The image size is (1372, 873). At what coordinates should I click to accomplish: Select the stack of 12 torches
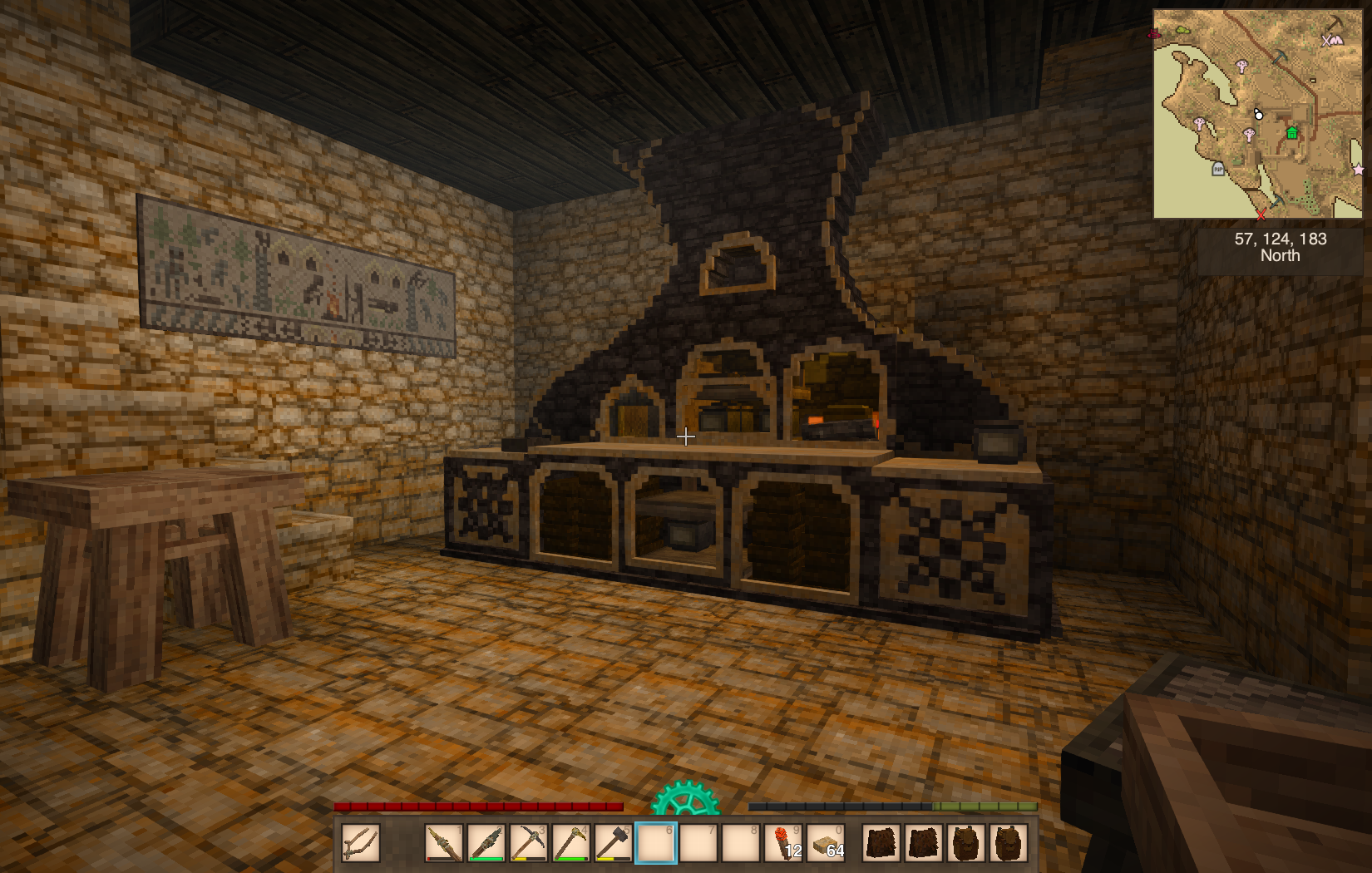click(783, 843)
